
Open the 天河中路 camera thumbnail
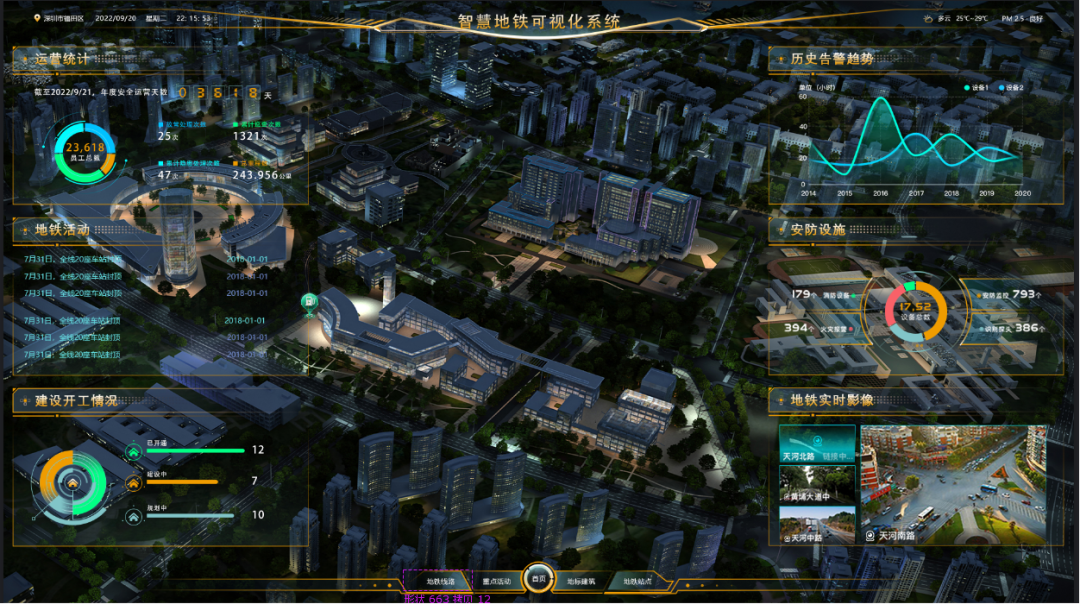coord(817,525)
